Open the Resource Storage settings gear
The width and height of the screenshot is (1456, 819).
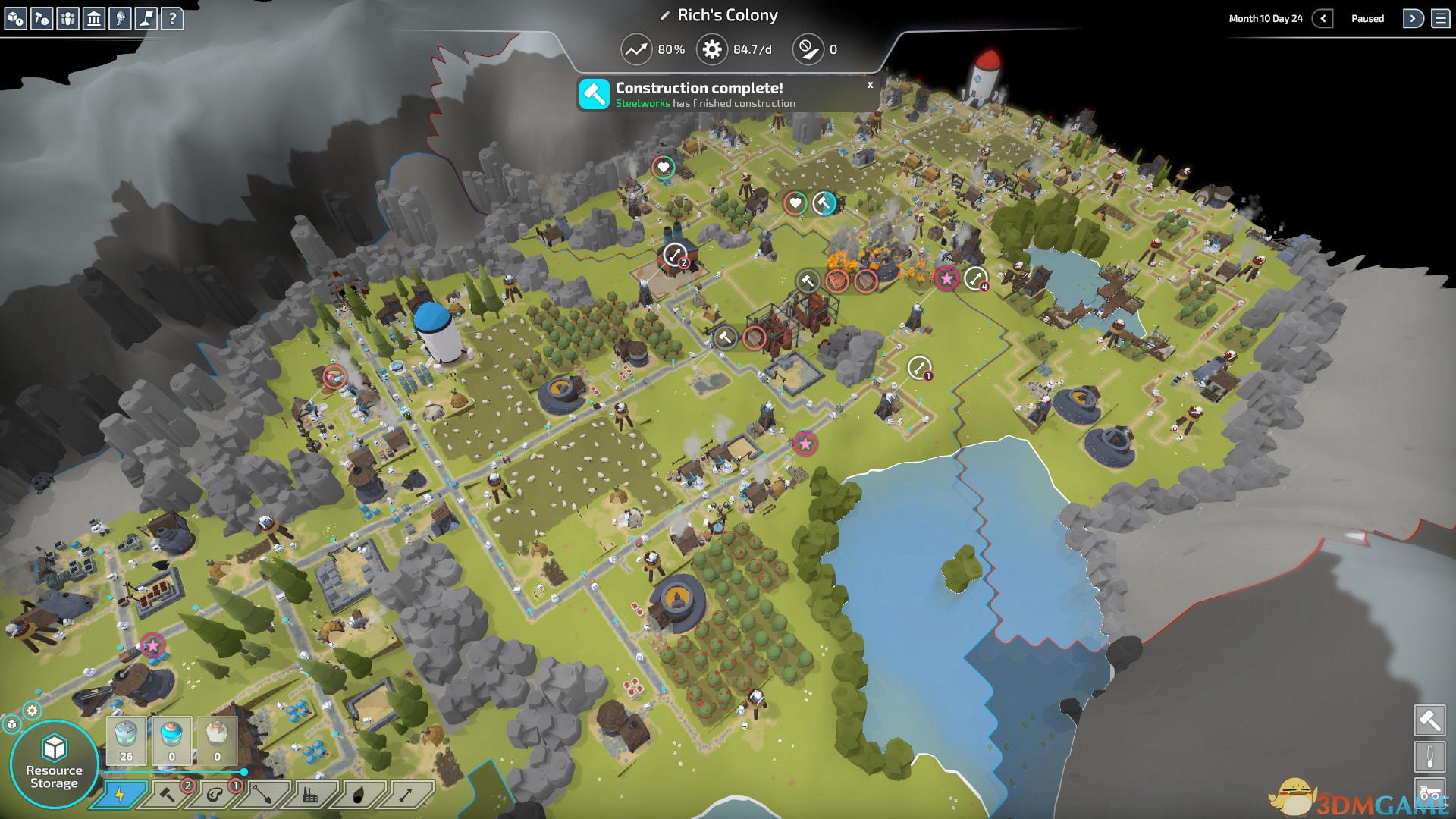32,711
